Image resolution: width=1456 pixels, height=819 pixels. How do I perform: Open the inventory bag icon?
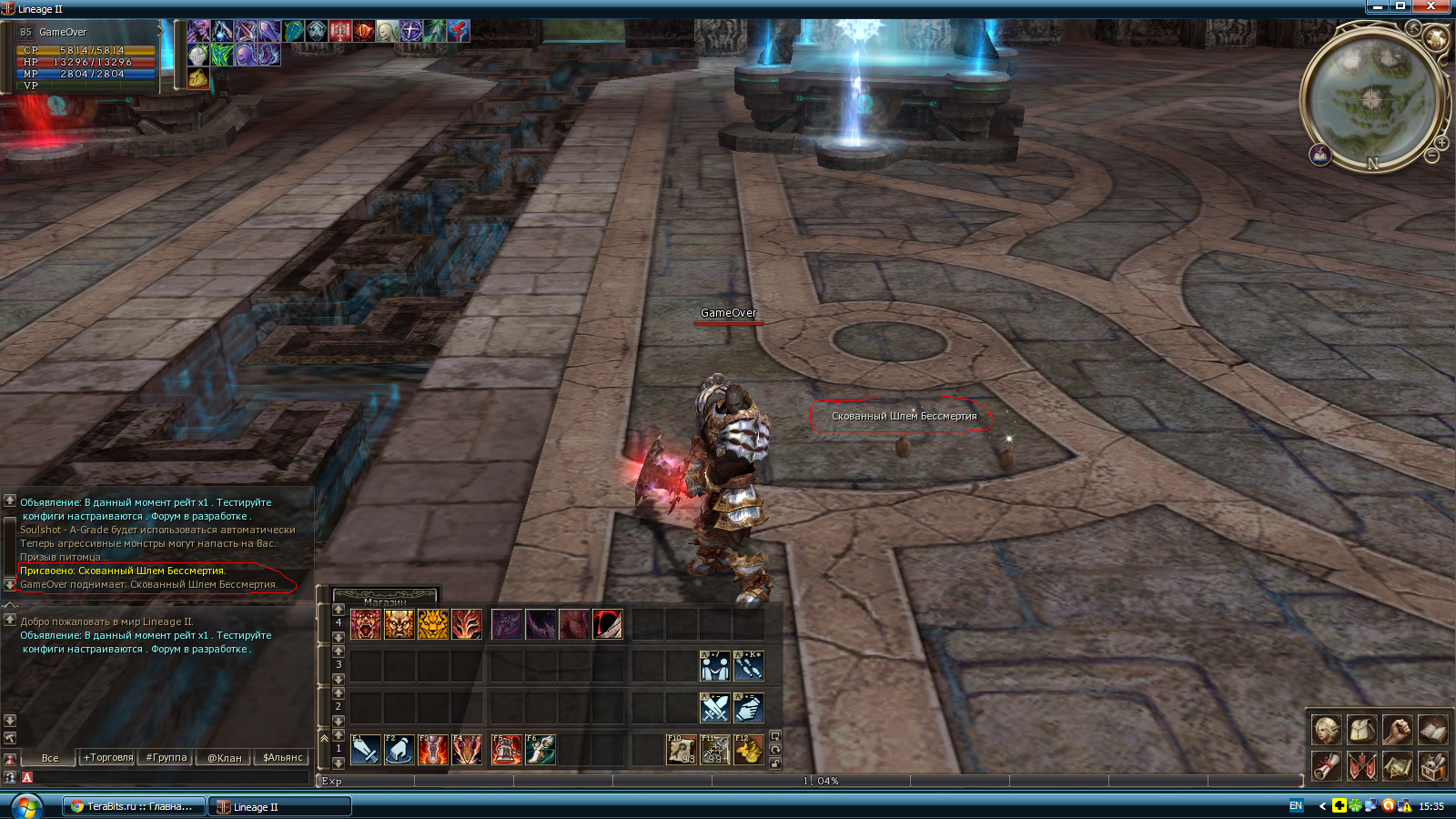tap(1362, 730)
